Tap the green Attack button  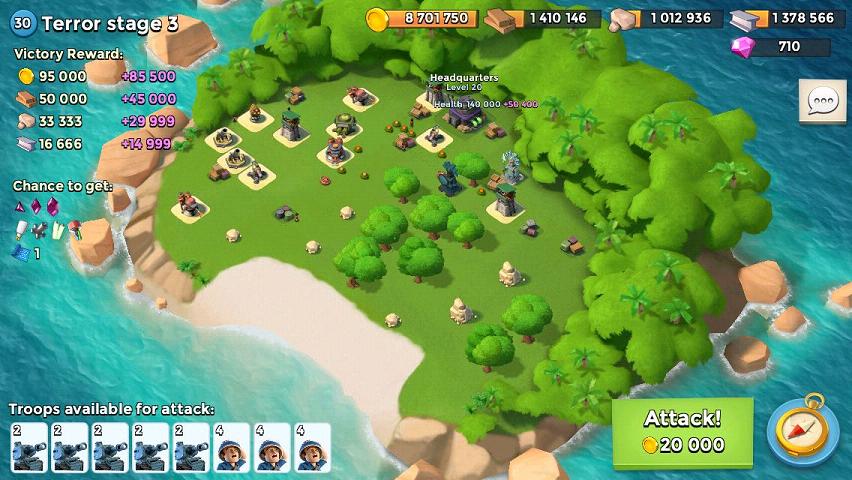[x=682, y=432]
